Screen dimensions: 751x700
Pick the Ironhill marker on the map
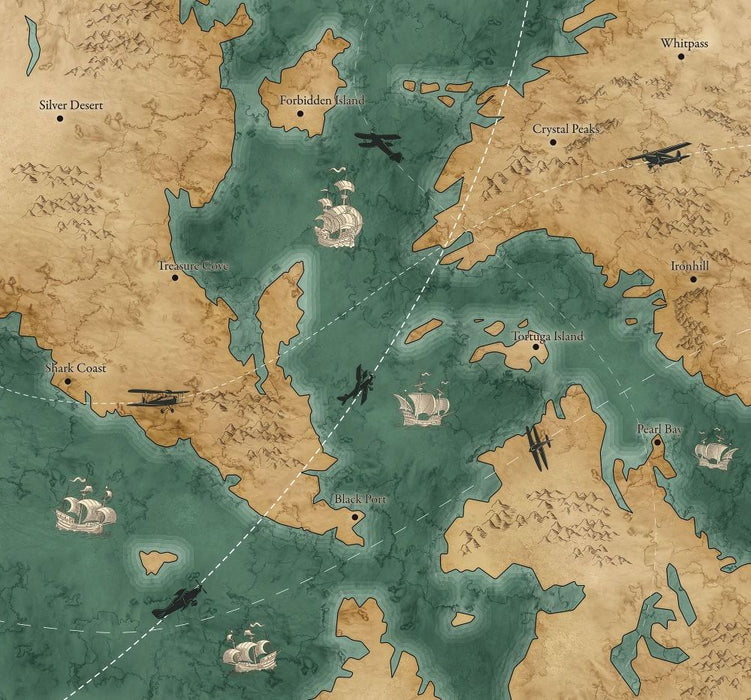[x=693, y=278]
